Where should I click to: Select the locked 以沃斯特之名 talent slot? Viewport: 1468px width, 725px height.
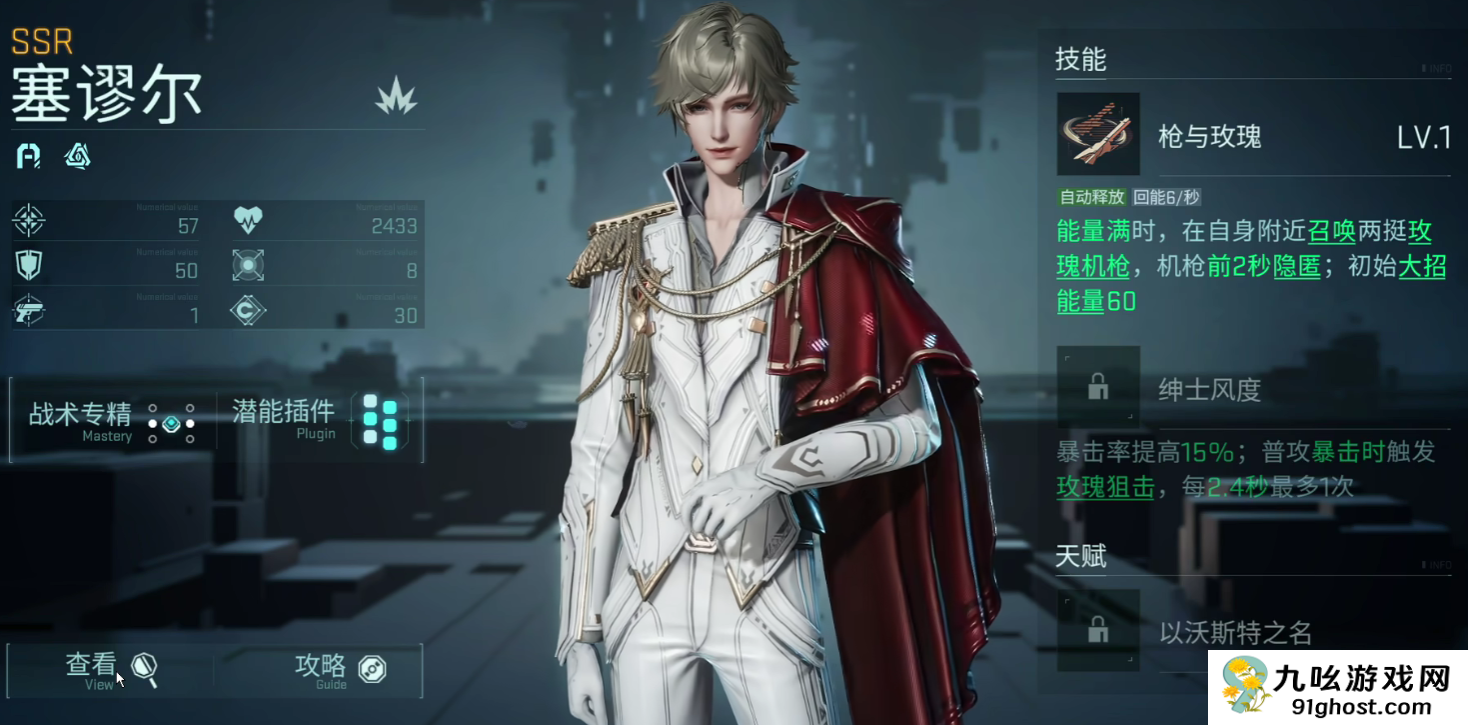point(1098,630)
